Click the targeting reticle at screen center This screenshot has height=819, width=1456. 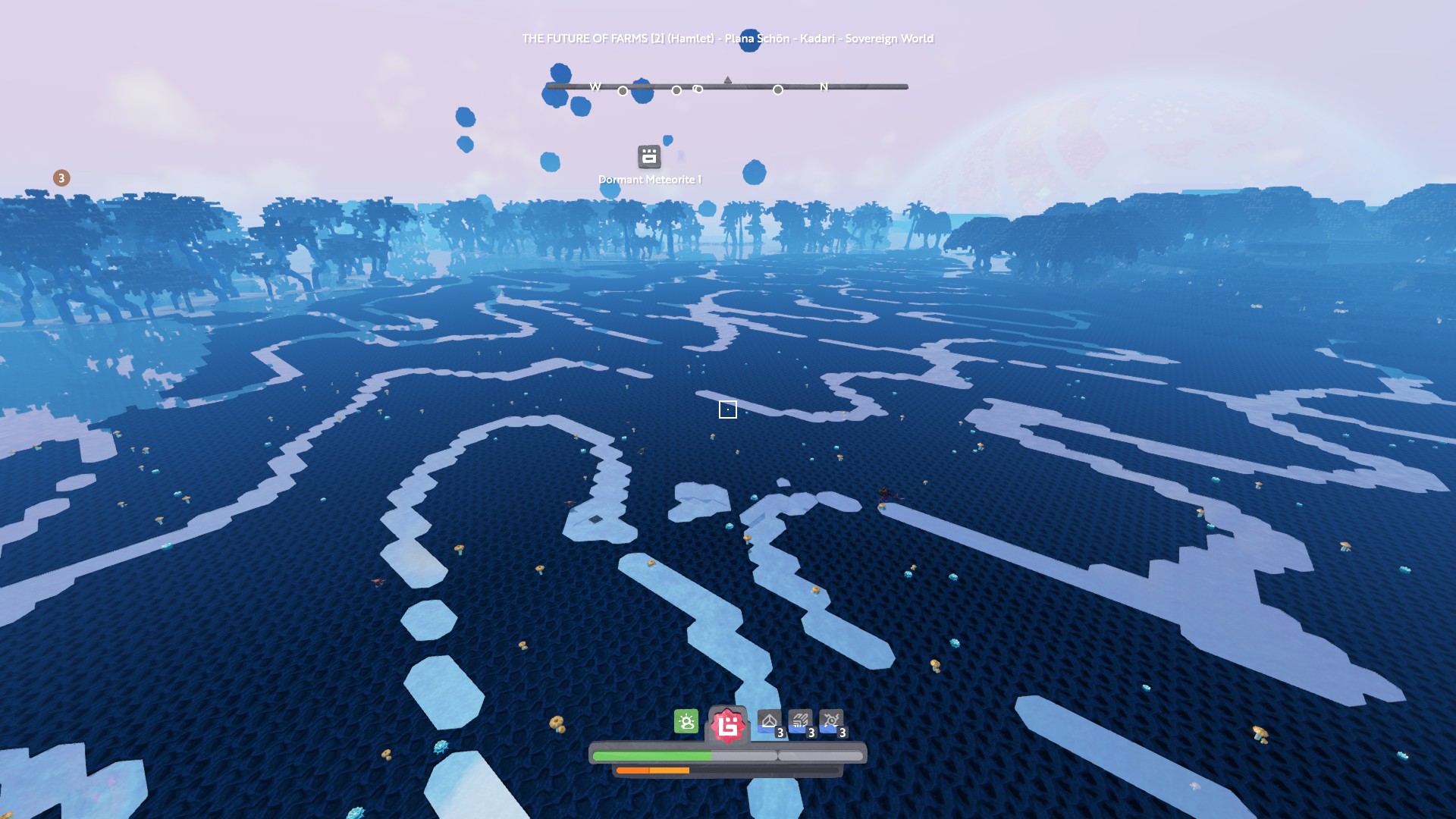click(728, 409)
